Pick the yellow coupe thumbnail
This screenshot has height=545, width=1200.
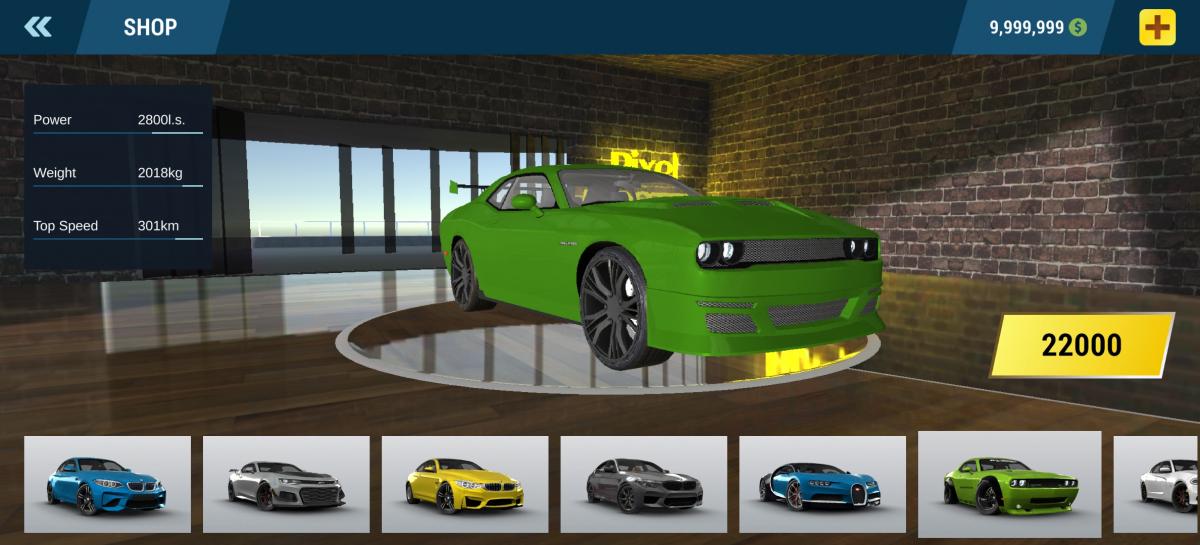pyautogui.click(x=465, y=484)
